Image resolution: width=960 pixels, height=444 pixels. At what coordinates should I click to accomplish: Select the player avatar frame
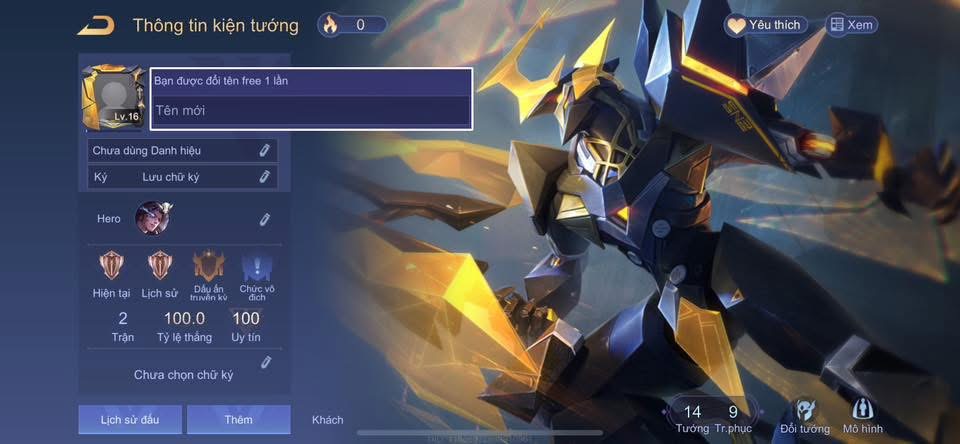click(x=113, y=98)
